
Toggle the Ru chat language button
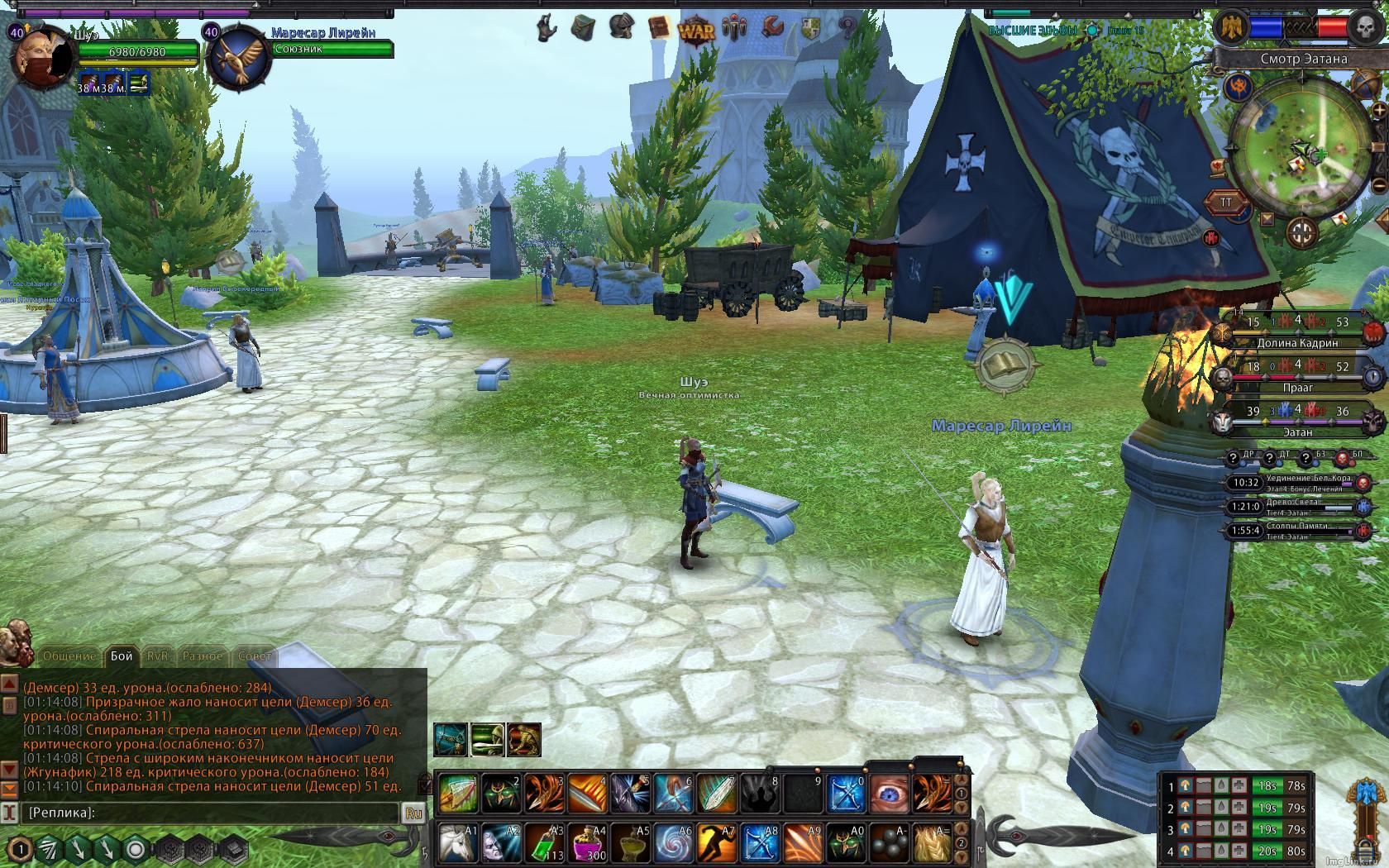(x=413, y=813)
